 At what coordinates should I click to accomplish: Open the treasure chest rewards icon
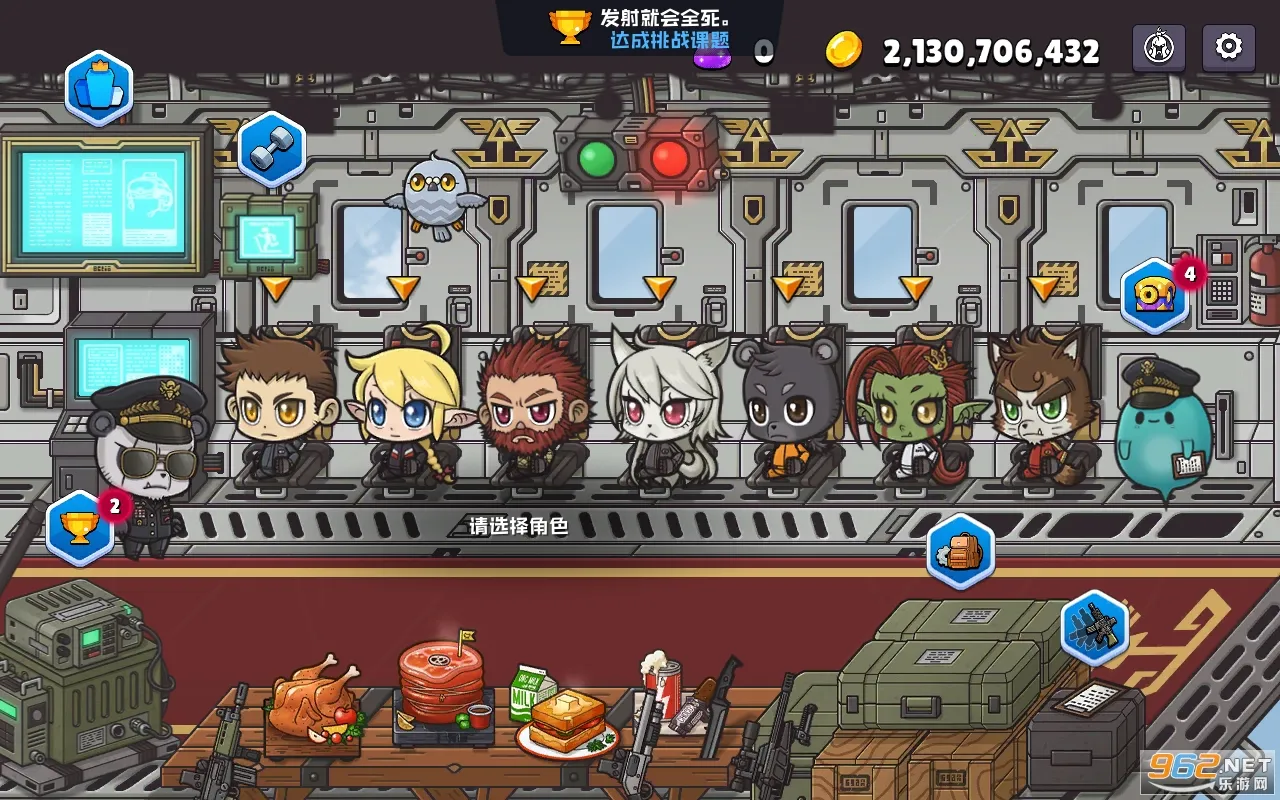1155,294
